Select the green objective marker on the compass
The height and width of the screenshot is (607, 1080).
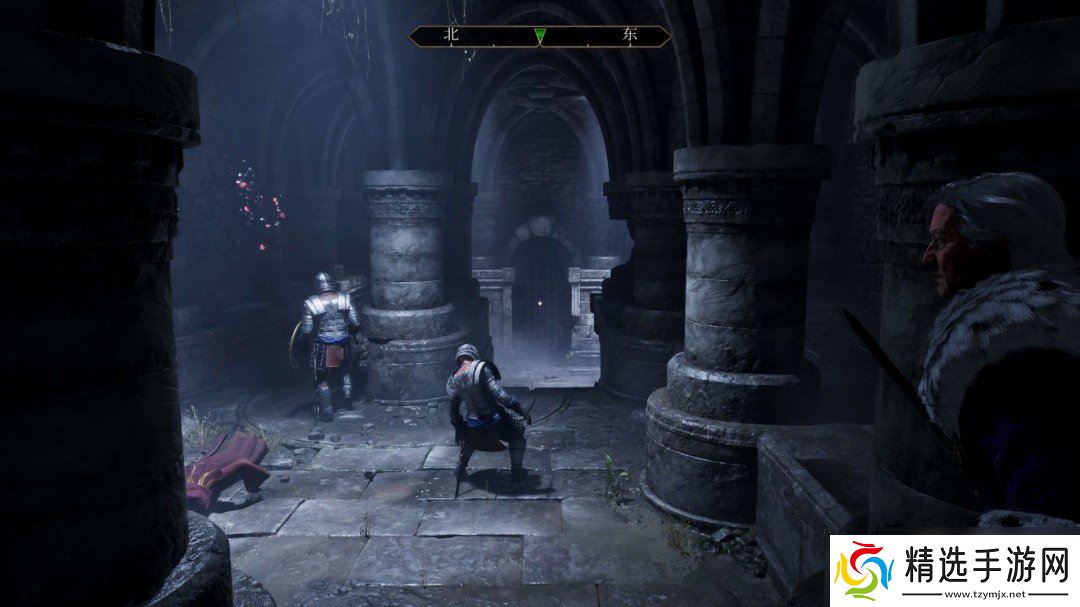(x=540, y=36)
